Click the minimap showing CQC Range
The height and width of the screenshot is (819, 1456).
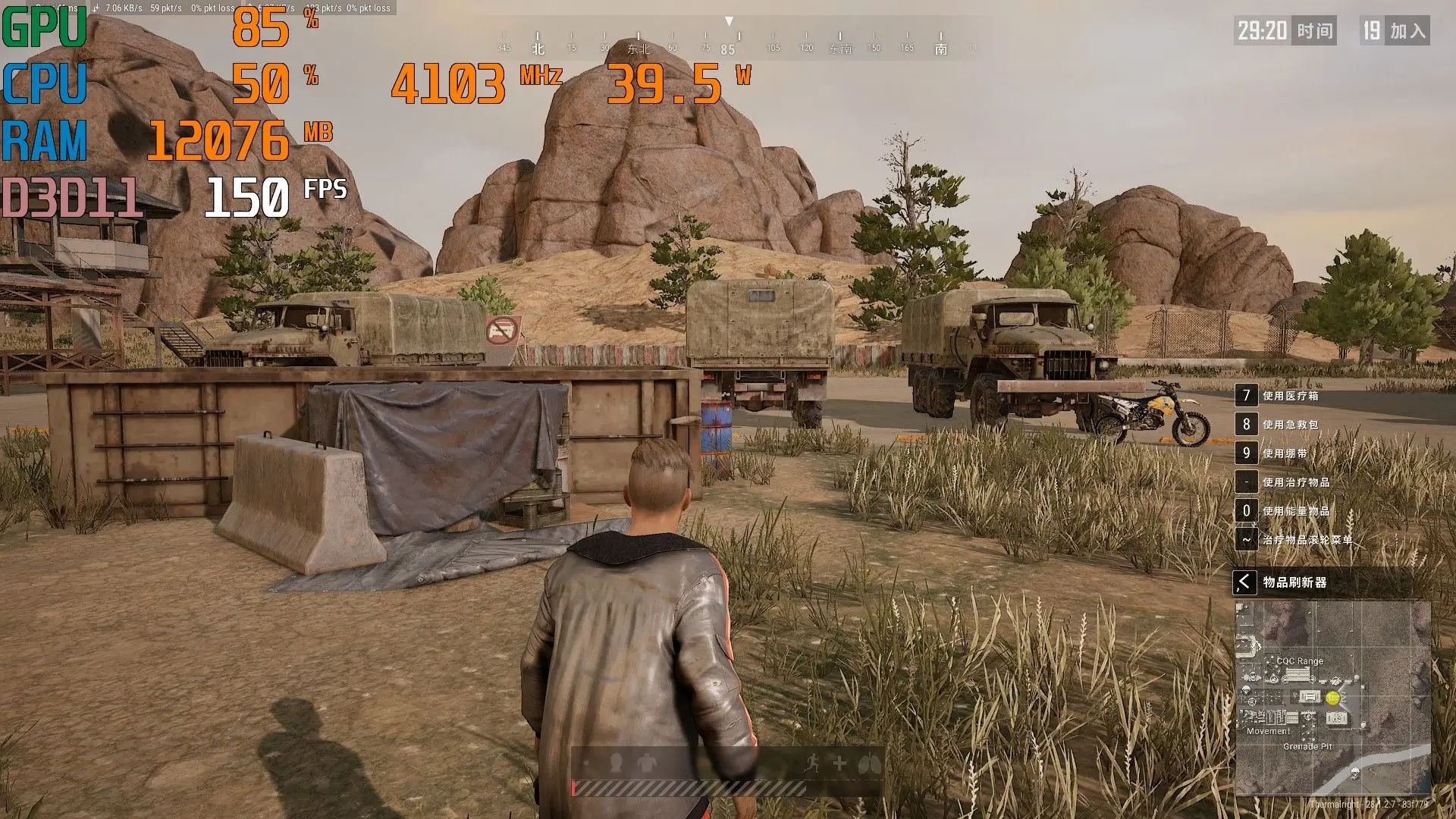(x=1332, y=698)
